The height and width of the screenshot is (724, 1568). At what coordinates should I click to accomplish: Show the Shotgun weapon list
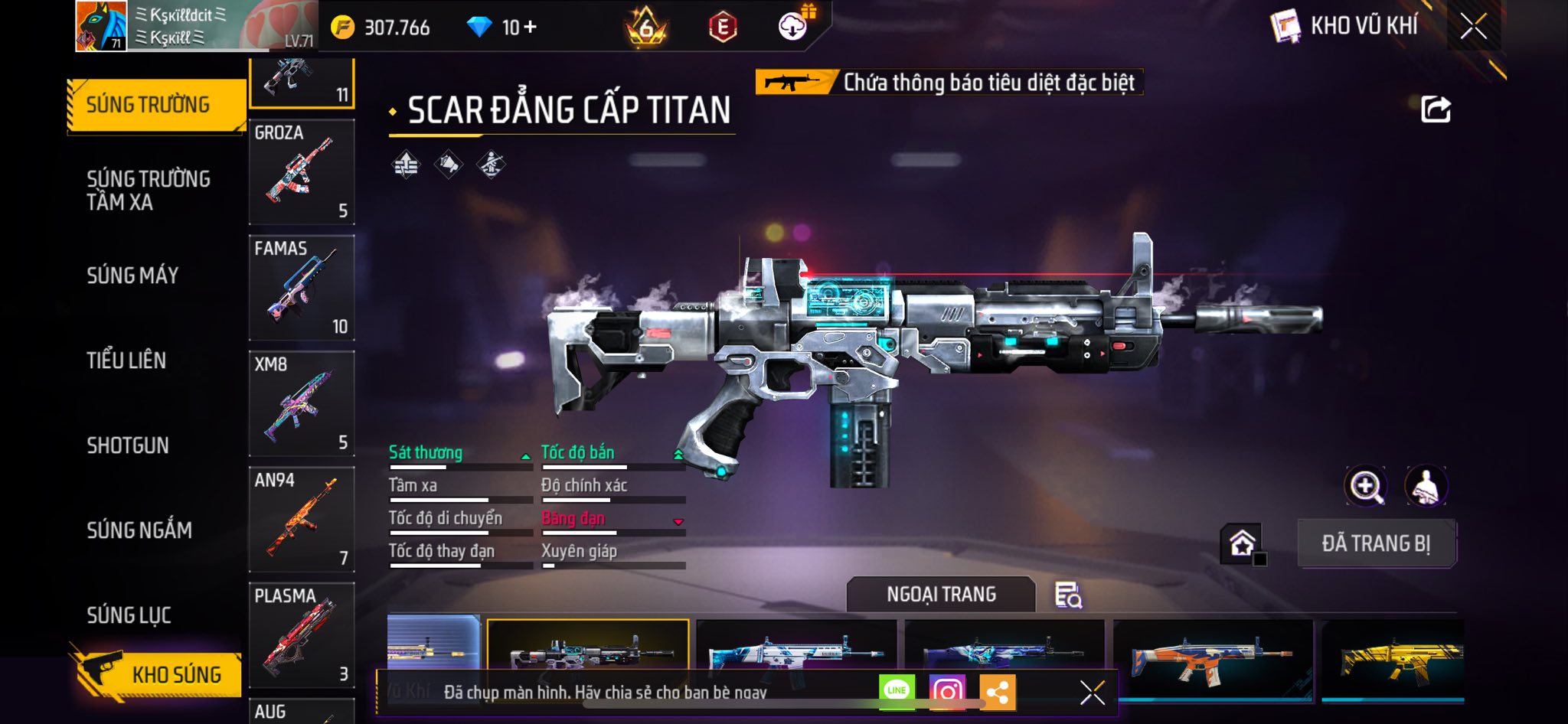(x=128, y=445)
